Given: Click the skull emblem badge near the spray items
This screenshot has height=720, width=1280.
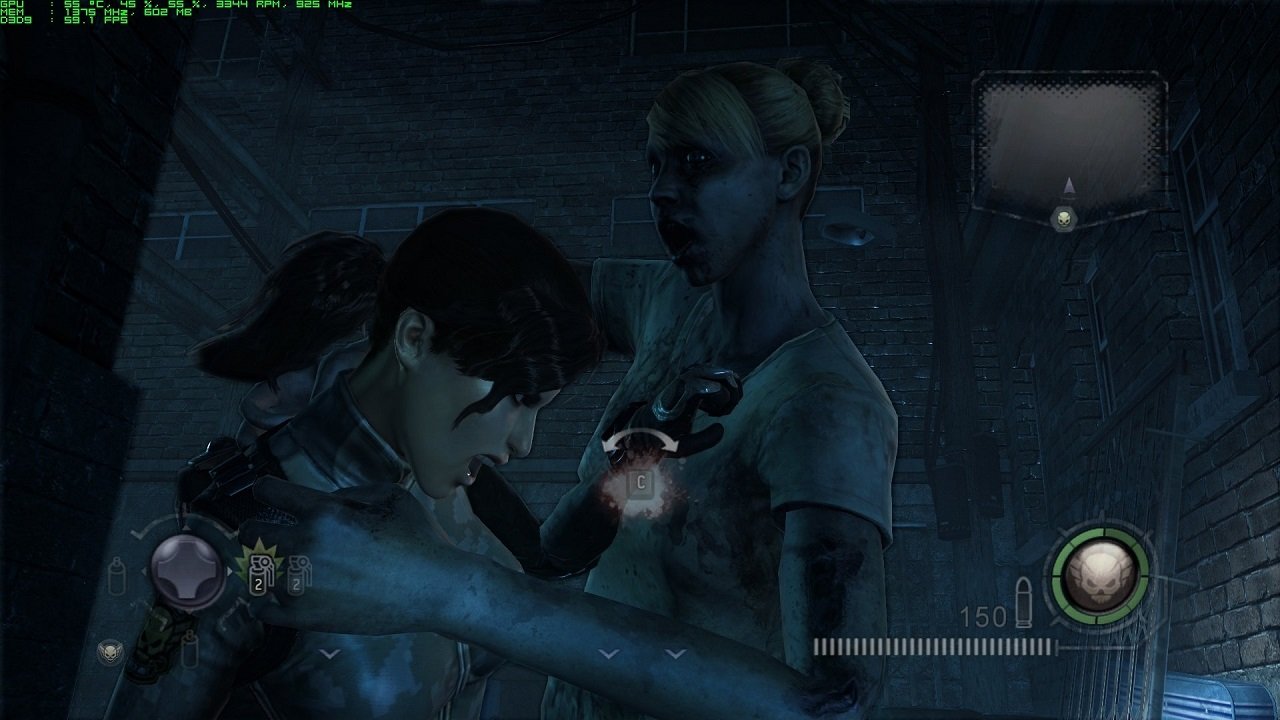Looking at the screenshot, I should coord(110,651).
